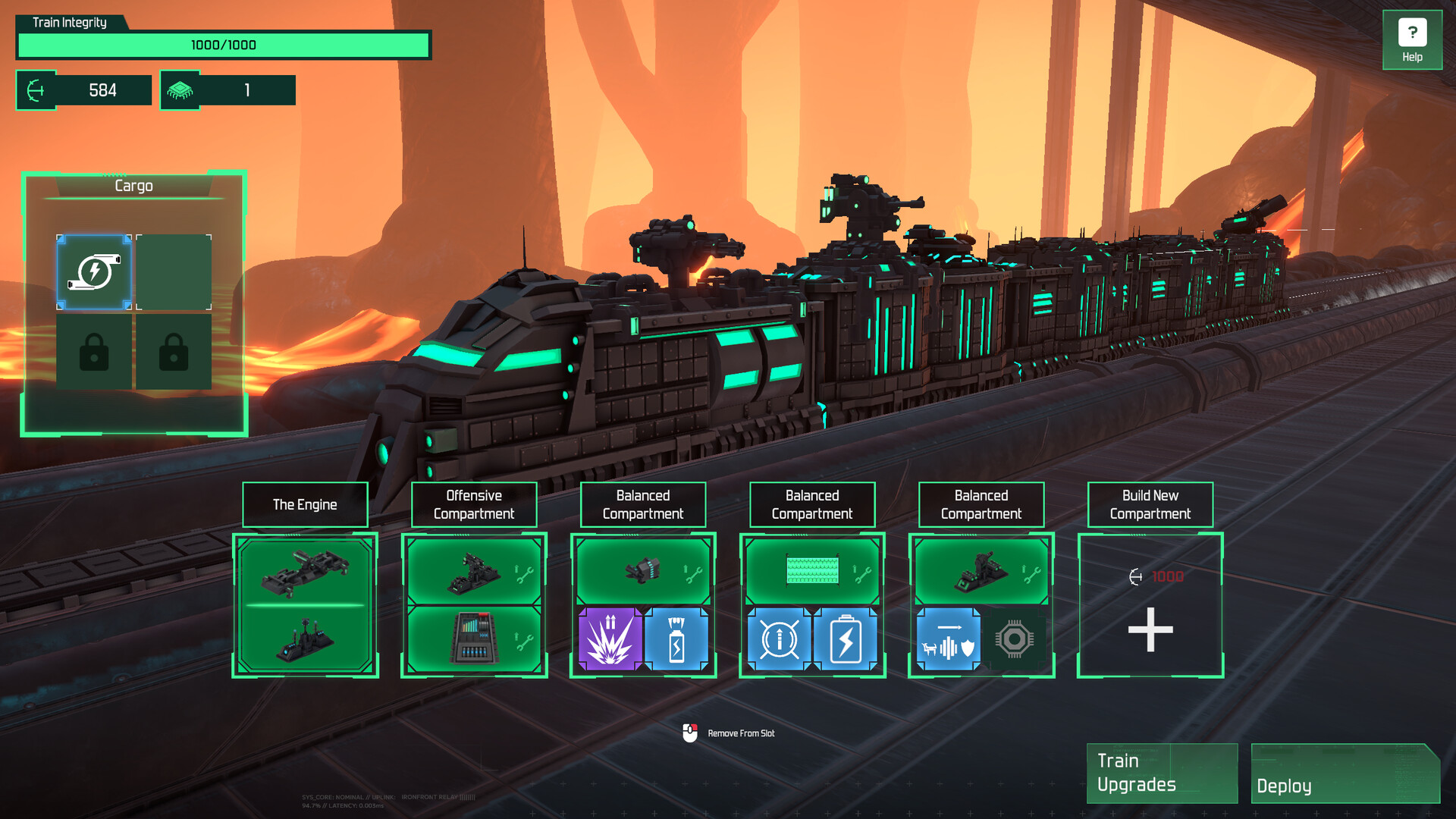1456x819 pixels.
Task: Open the Help panel
Action: click(x=1411, y=39)
